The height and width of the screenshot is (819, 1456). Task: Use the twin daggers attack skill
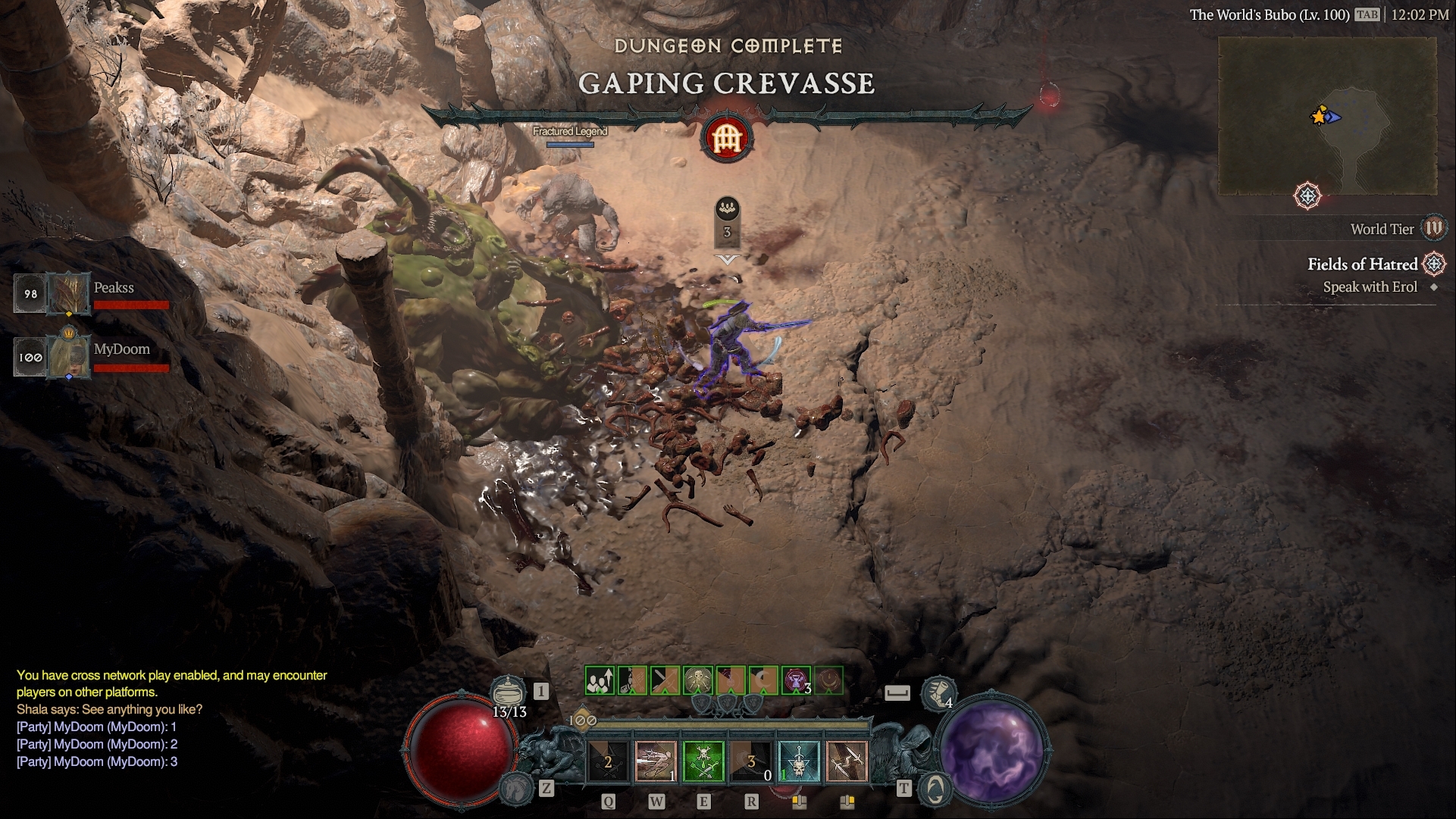[x=847, y=761]
